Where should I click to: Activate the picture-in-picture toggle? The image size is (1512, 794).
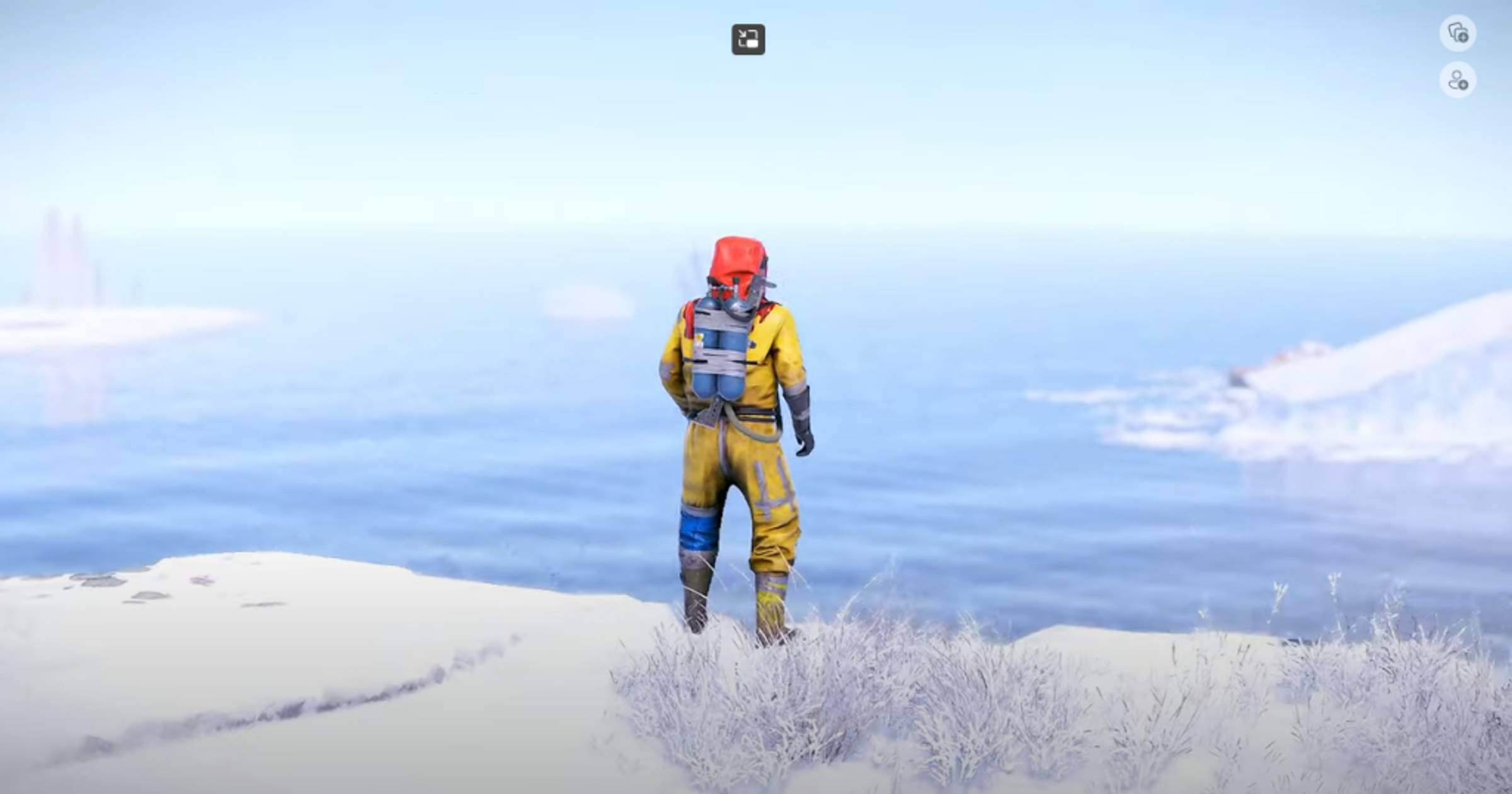point(747,38)
